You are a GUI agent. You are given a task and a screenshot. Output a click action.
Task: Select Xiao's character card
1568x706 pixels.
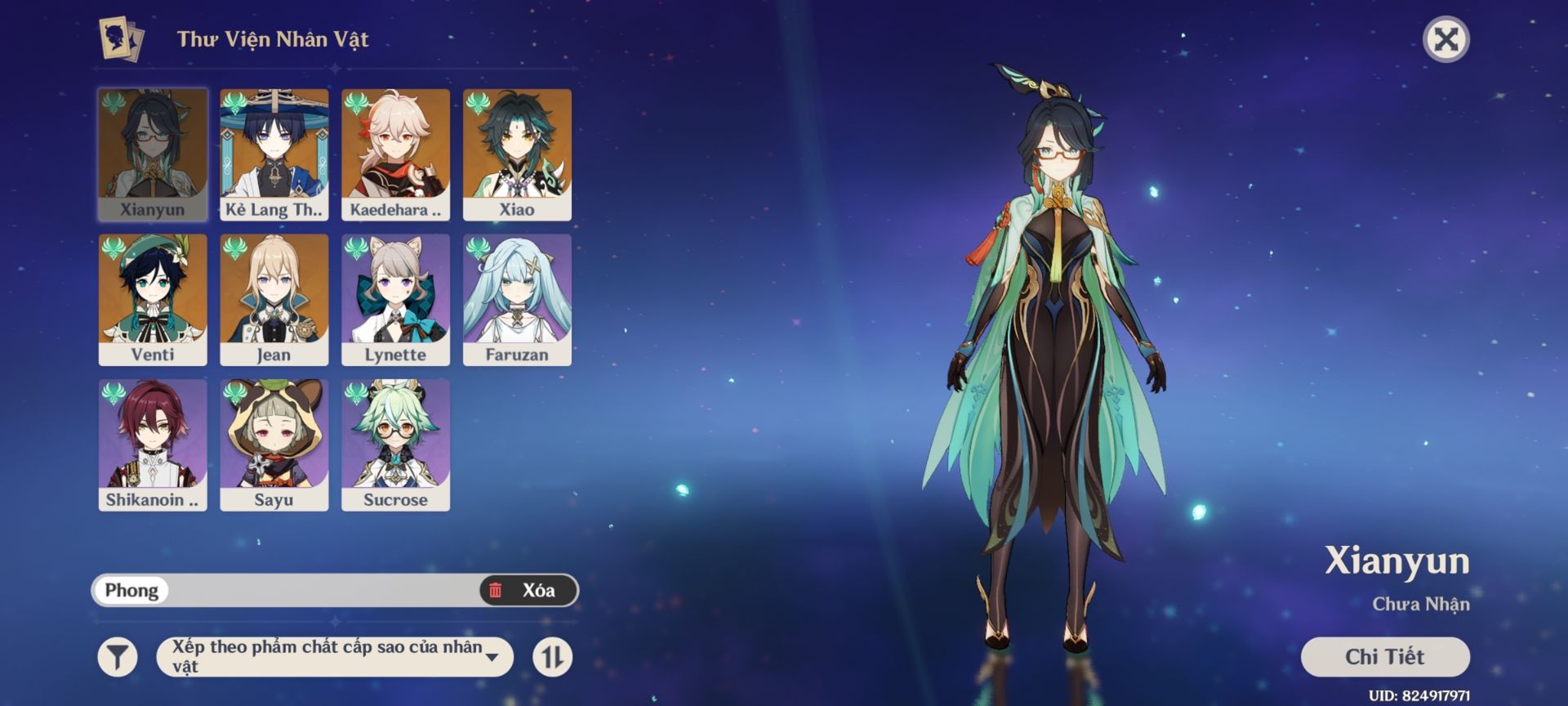pyautogui.click(x=517, y=154)
